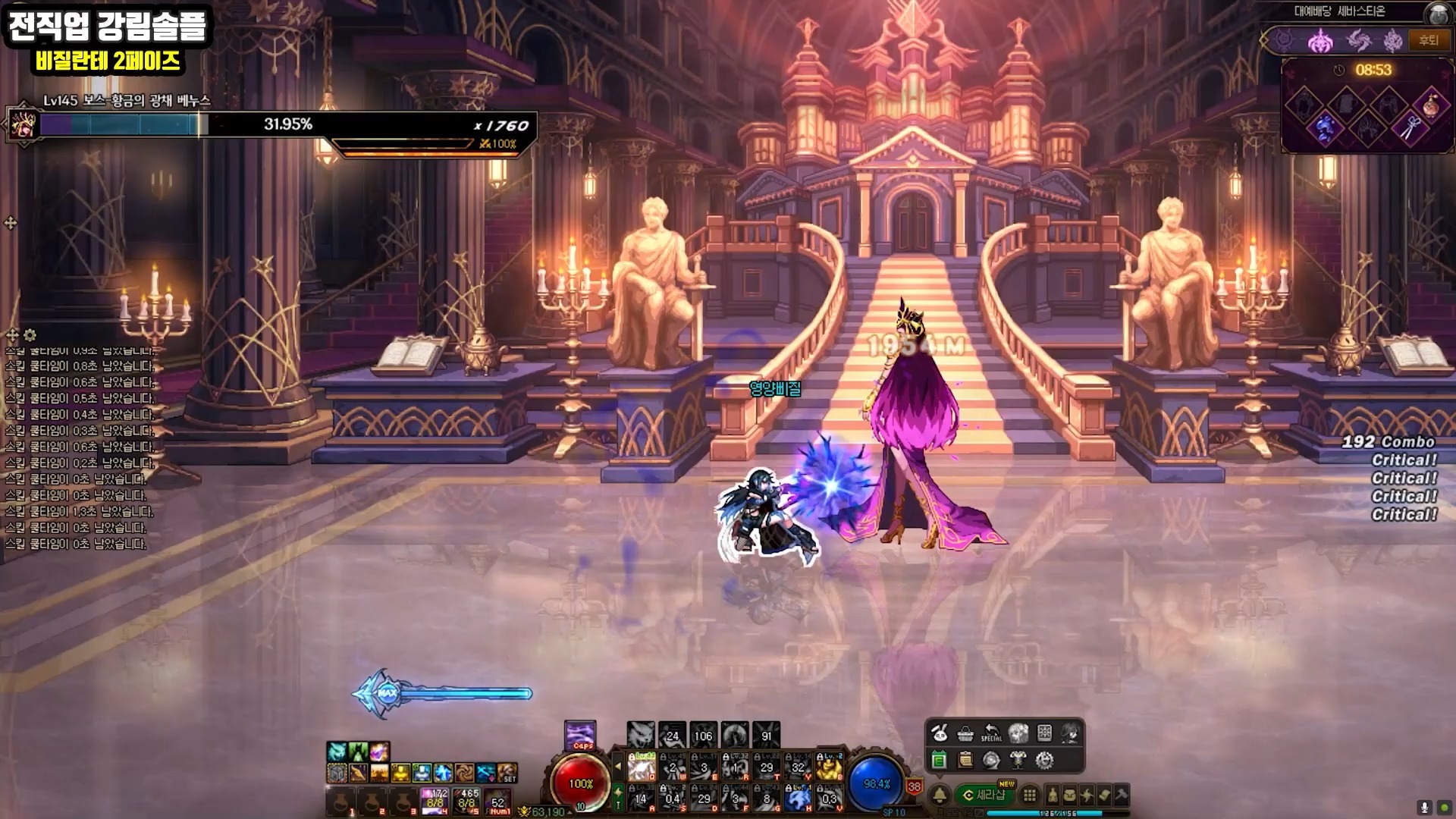
Task: Click the rabbit face menu icon
Action: coord(939,733)
